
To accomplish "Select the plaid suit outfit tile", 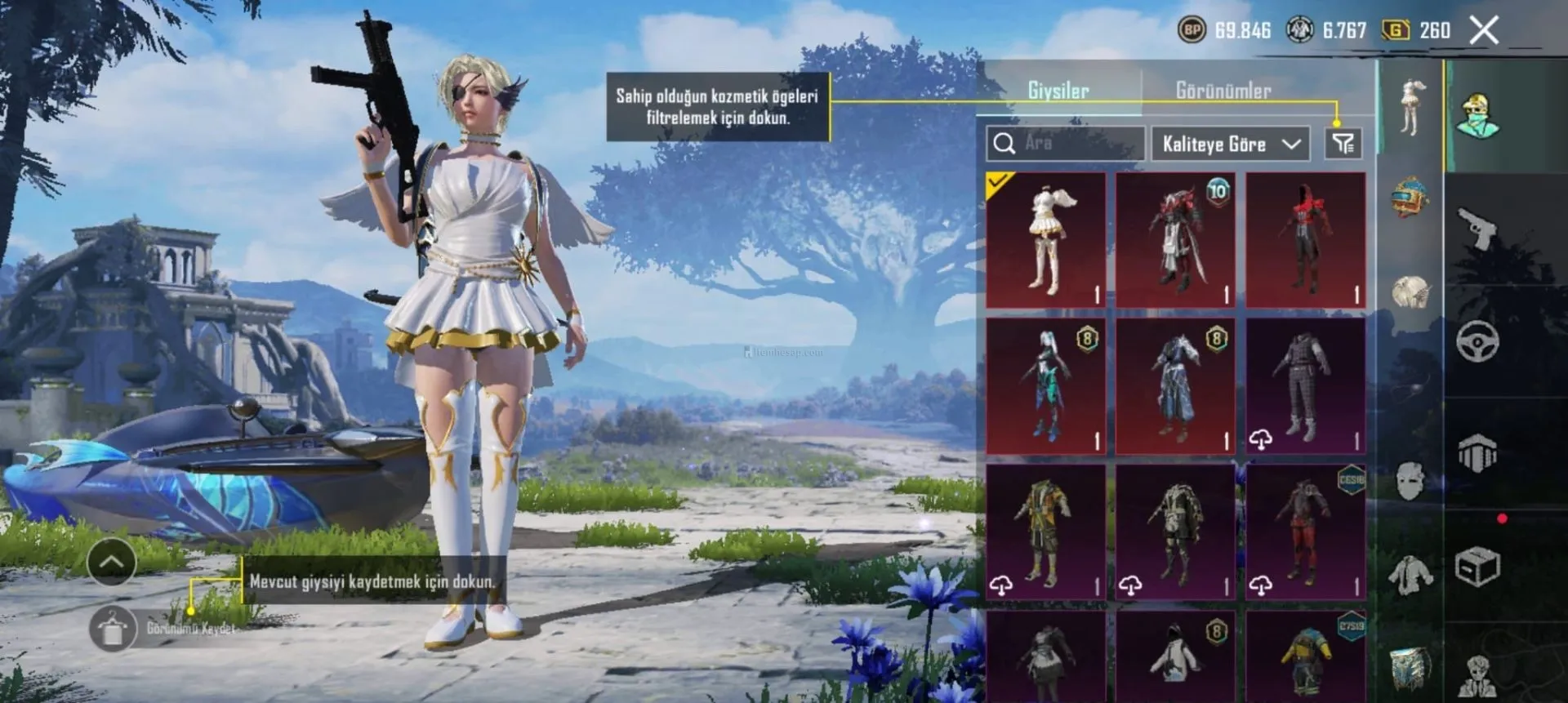I will [1305, 386].
